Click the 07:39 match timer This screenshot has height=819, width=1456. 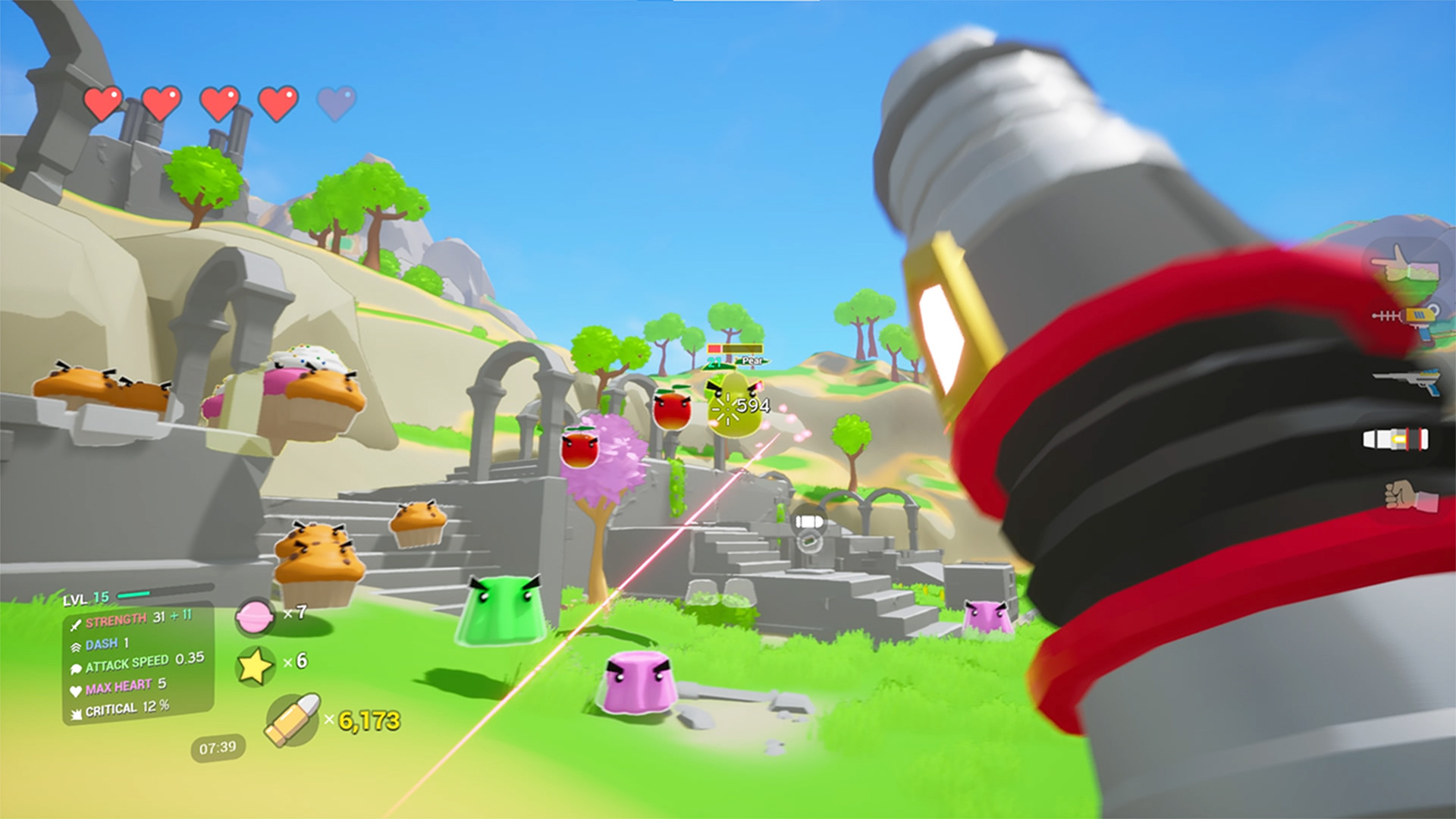point(218,748)
